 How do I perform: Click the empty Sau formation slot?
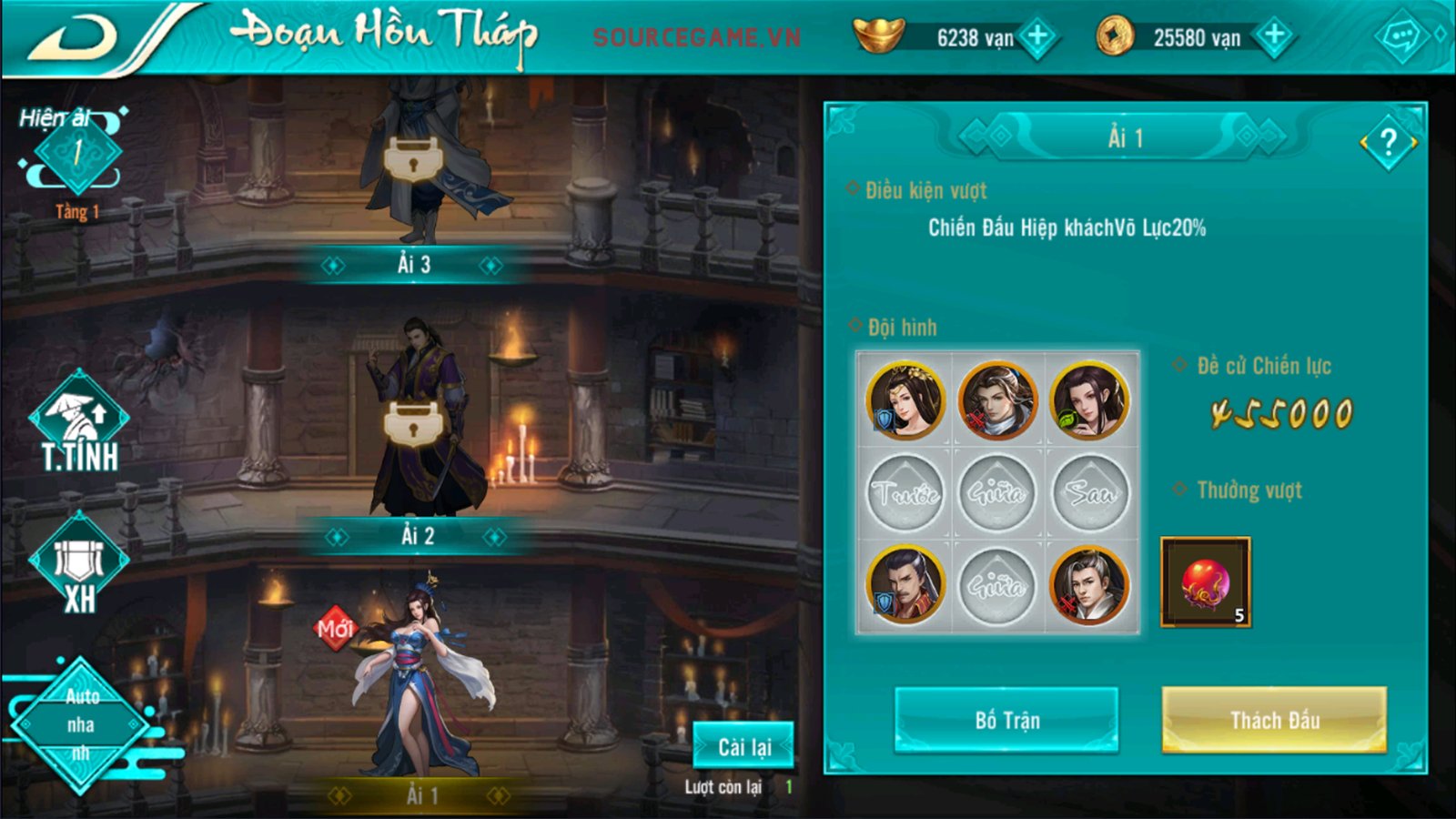point(1089,493)
